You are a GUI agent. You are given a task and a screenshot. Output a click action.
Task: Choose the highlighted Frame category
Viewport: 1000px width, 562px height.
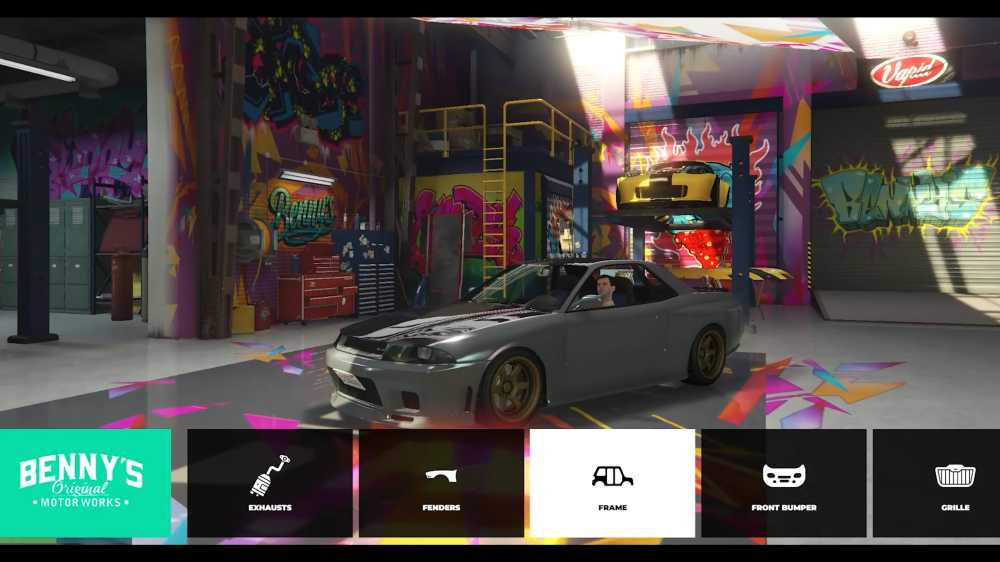point(612,483)
